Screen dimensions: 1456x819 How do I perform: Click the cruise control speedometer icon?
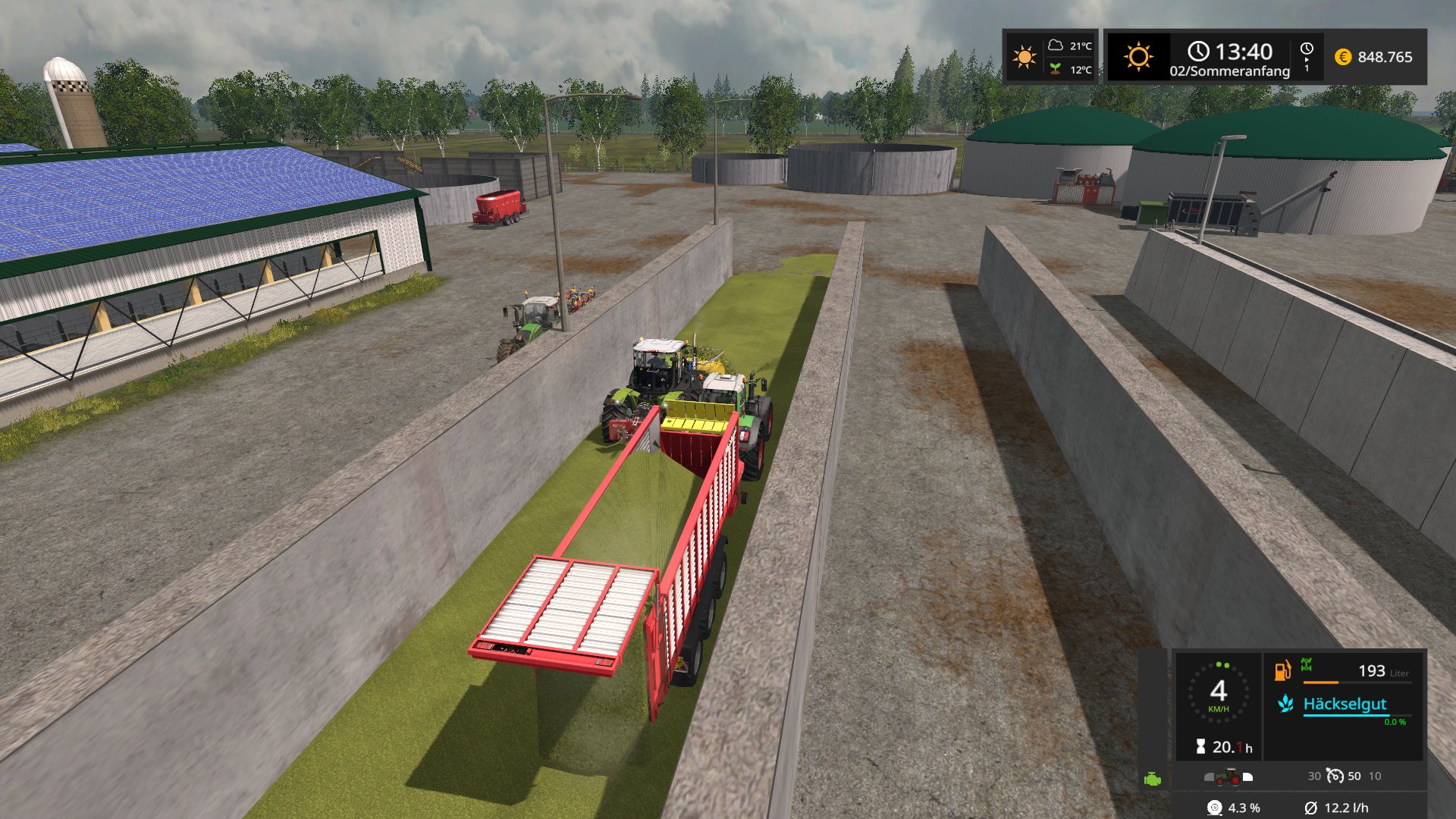coord(1335,776)
